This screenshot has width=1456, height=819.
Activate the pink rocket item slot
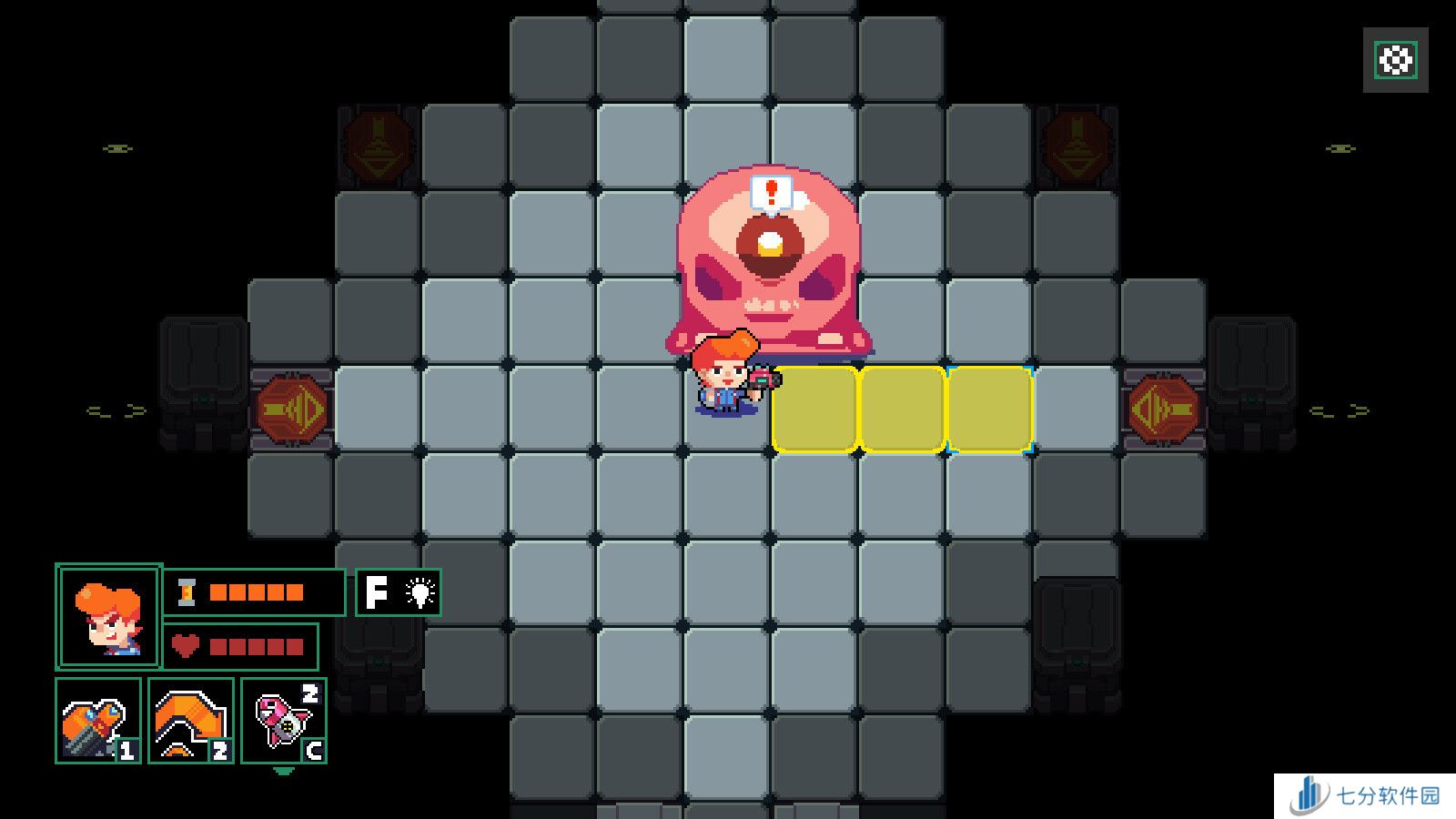[284, 721]
